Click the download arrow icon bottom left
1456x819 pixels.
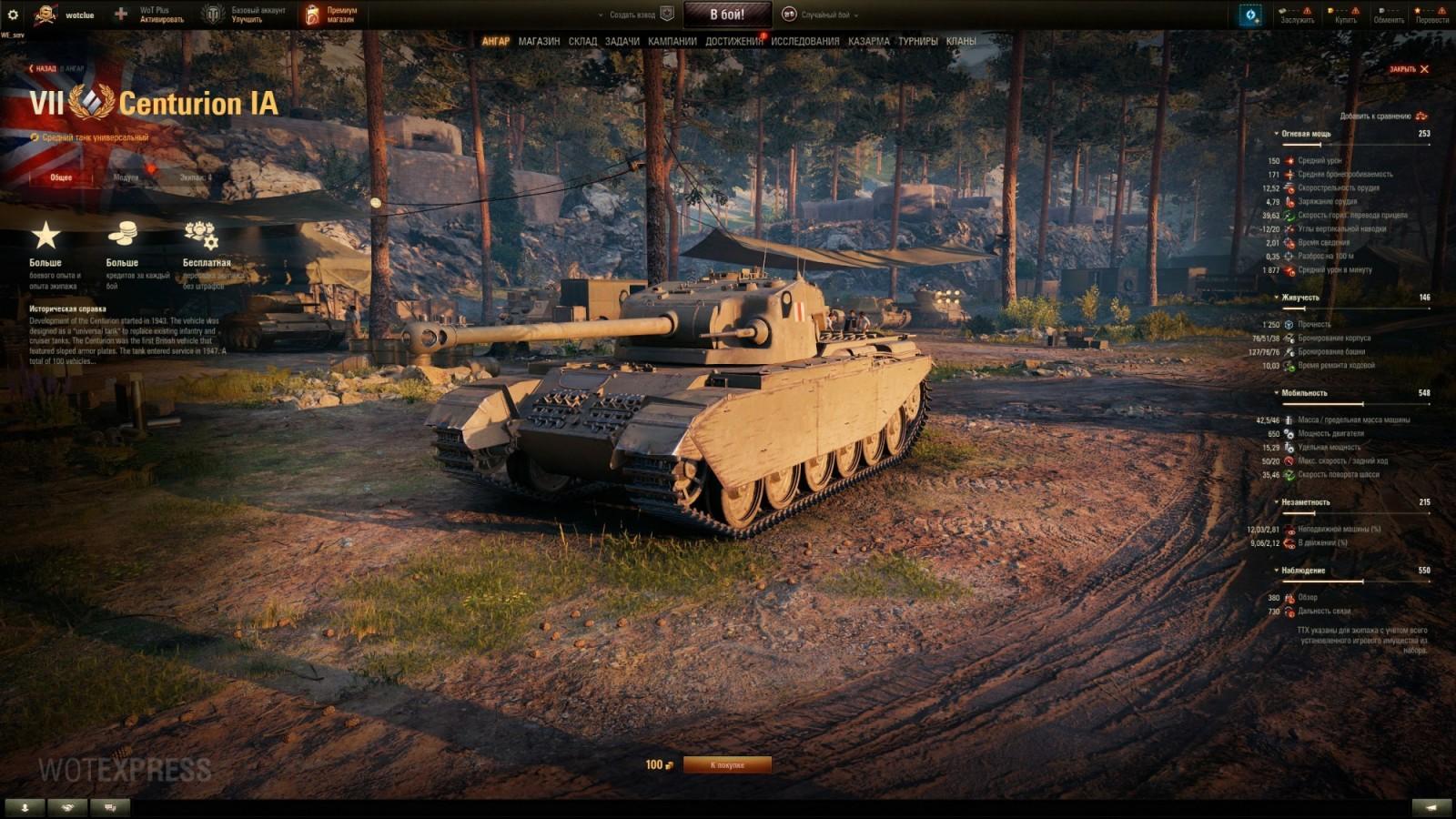(25, 806)
